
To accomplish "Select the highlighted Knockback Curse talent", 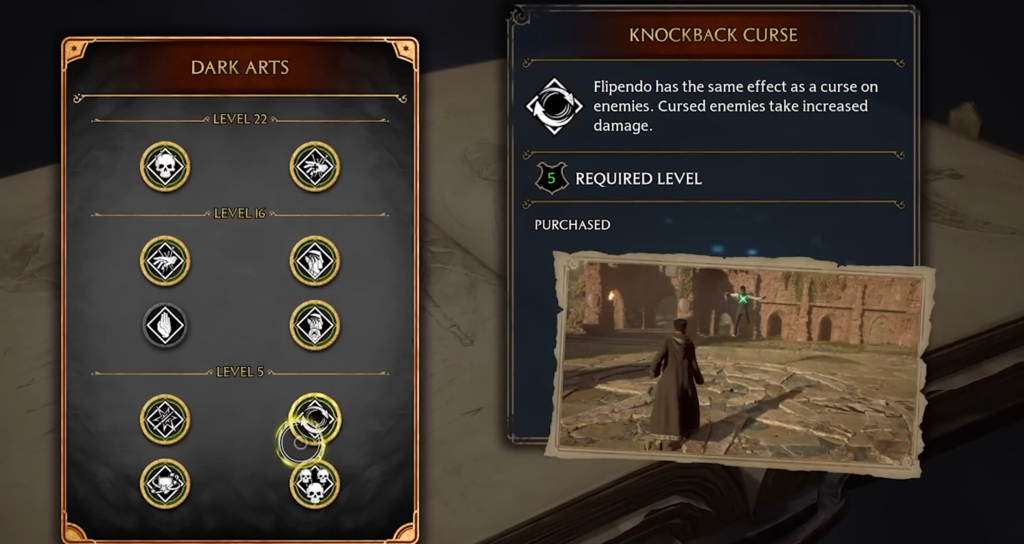I will pos(315,418).
